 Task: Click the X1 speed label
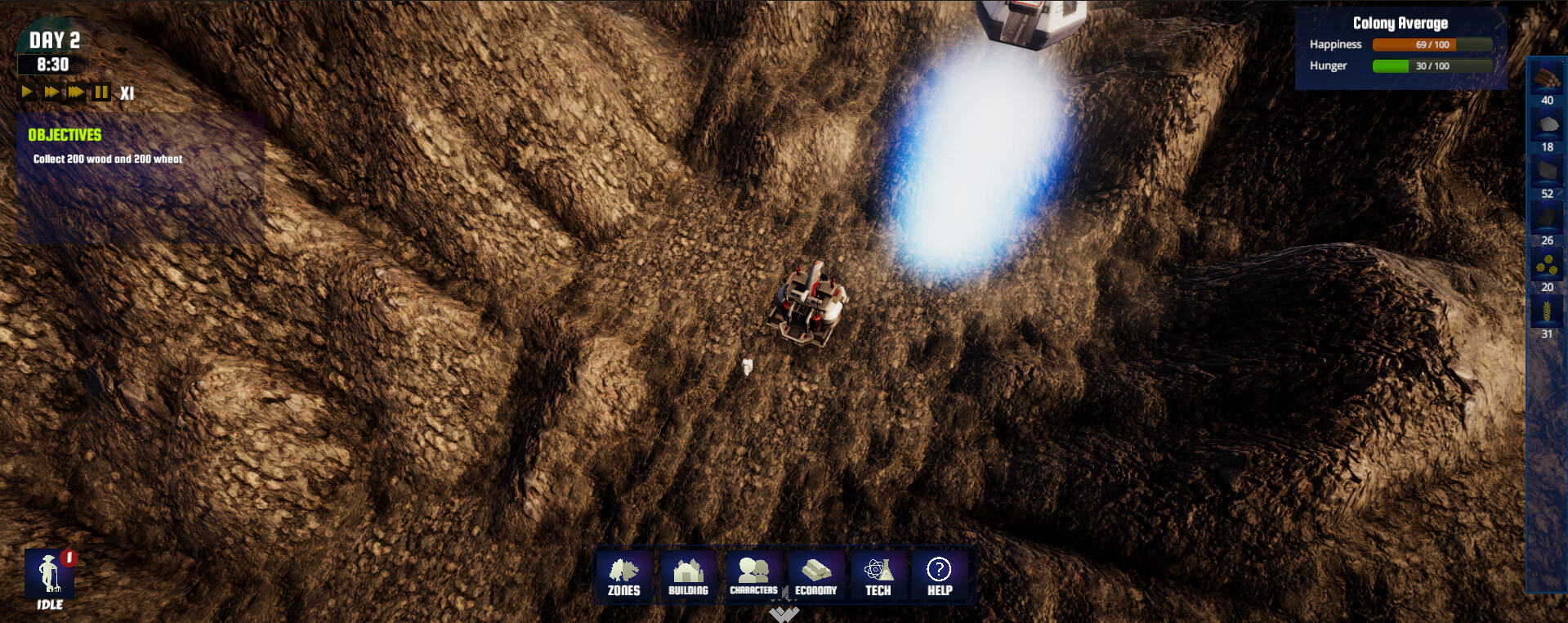(127, 92)
